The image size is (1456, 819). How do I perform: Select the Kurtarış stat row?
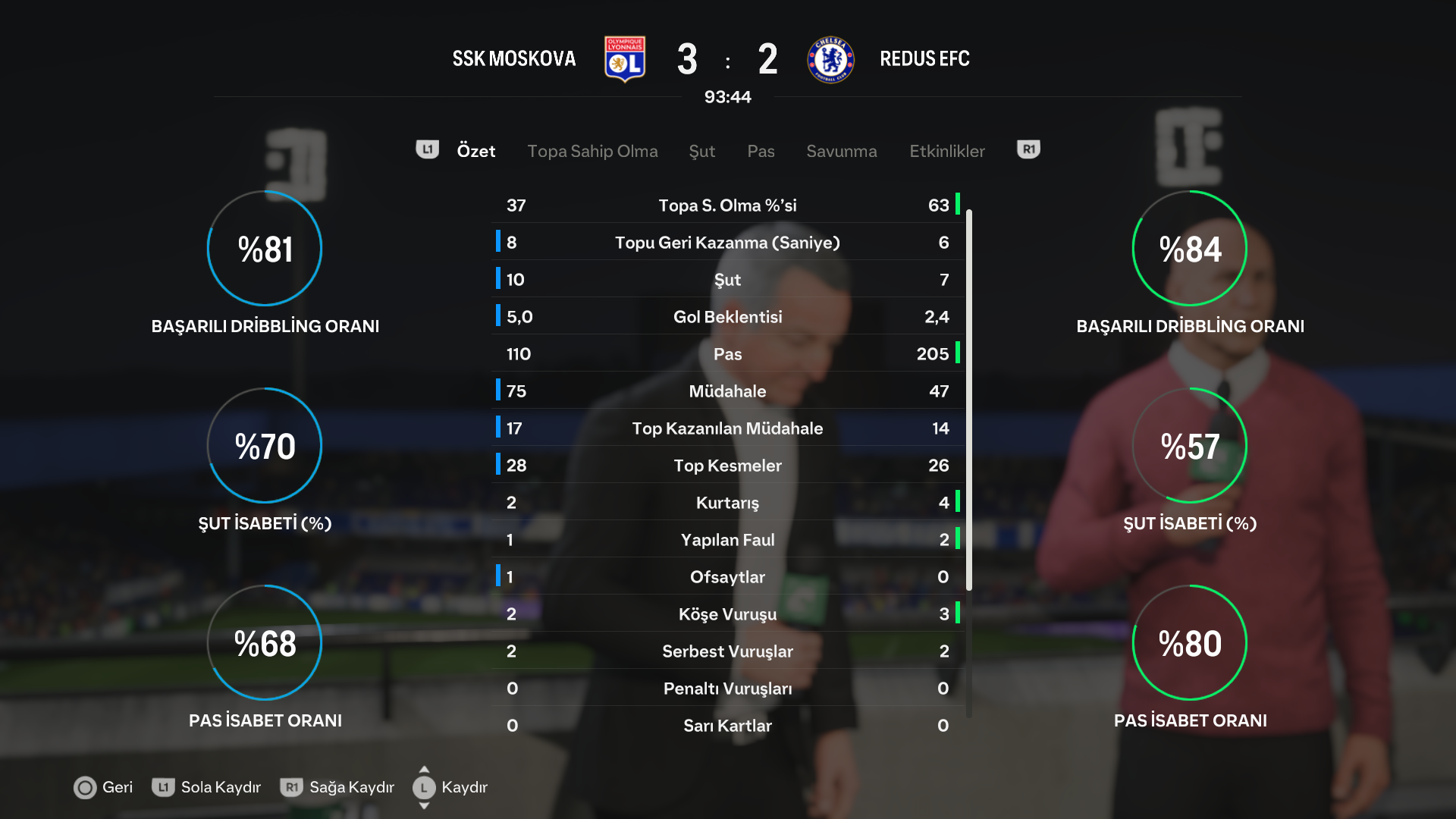coord(727,503)
